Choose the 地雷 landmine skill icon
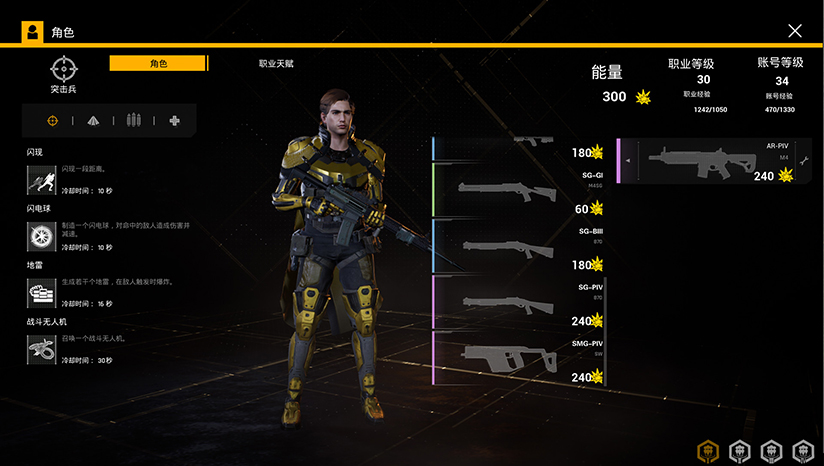This screenshot has width=824, height=466. (x=41, y=292)
